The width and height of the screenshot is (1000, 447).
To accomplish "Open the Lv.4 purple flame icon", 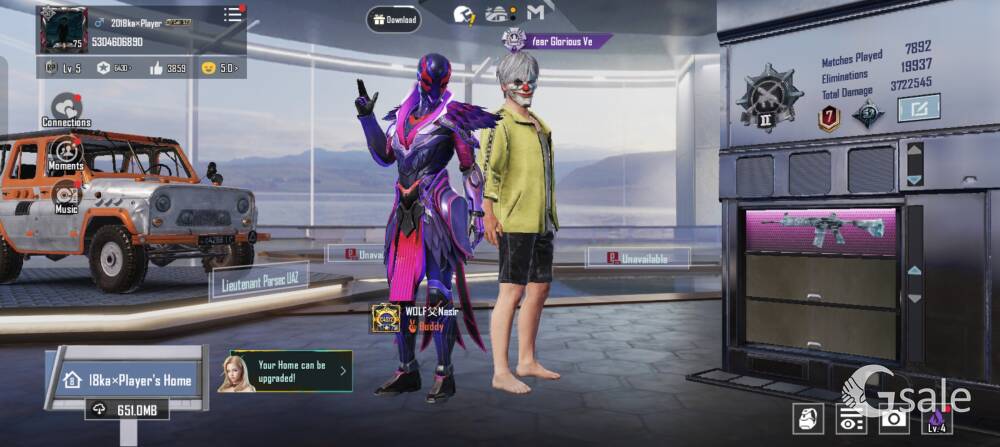I will click(x=936, y=419).
